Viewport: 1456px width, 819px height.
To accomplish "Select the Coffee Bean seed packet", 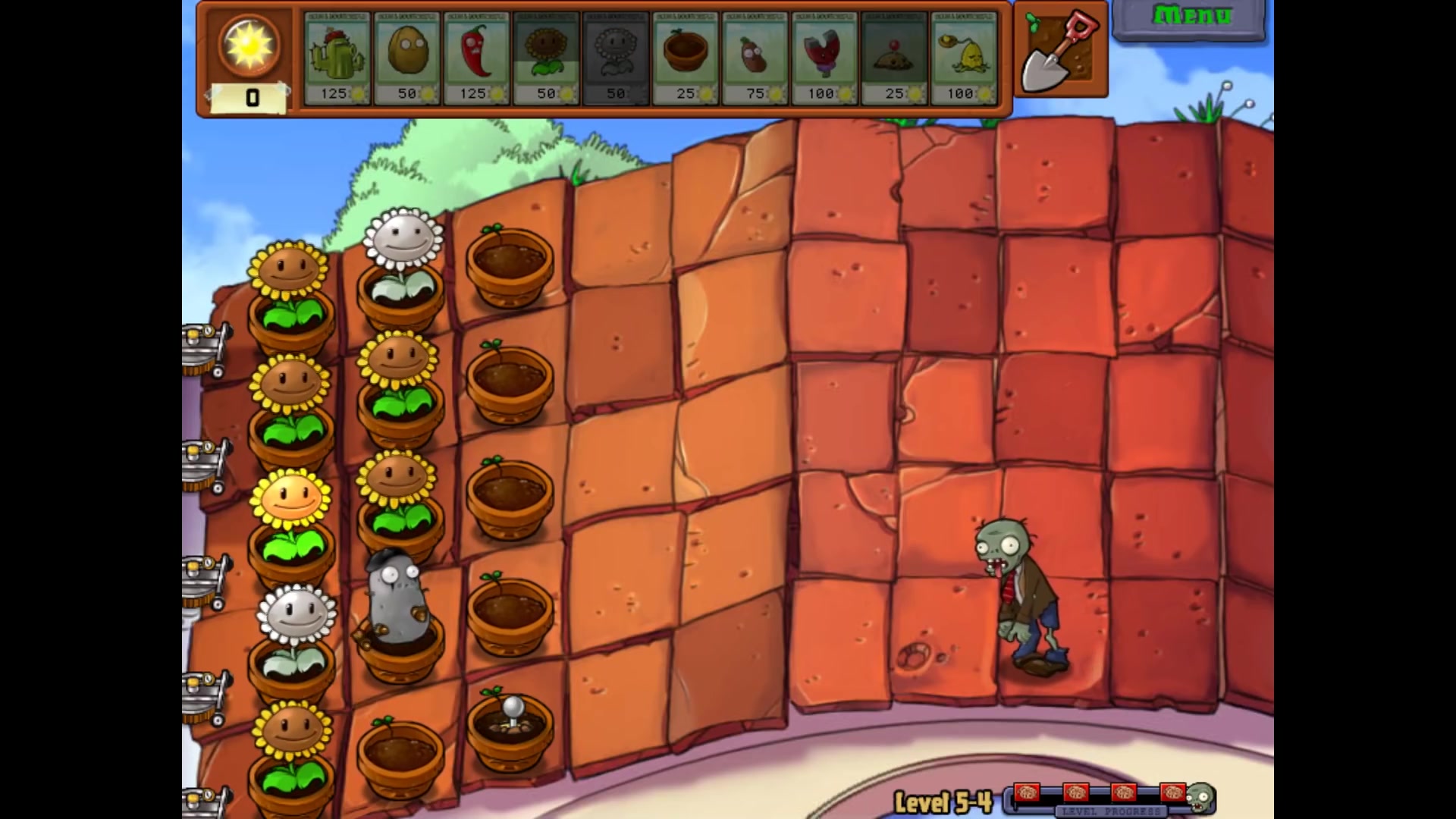I will (x=755, y=58).
